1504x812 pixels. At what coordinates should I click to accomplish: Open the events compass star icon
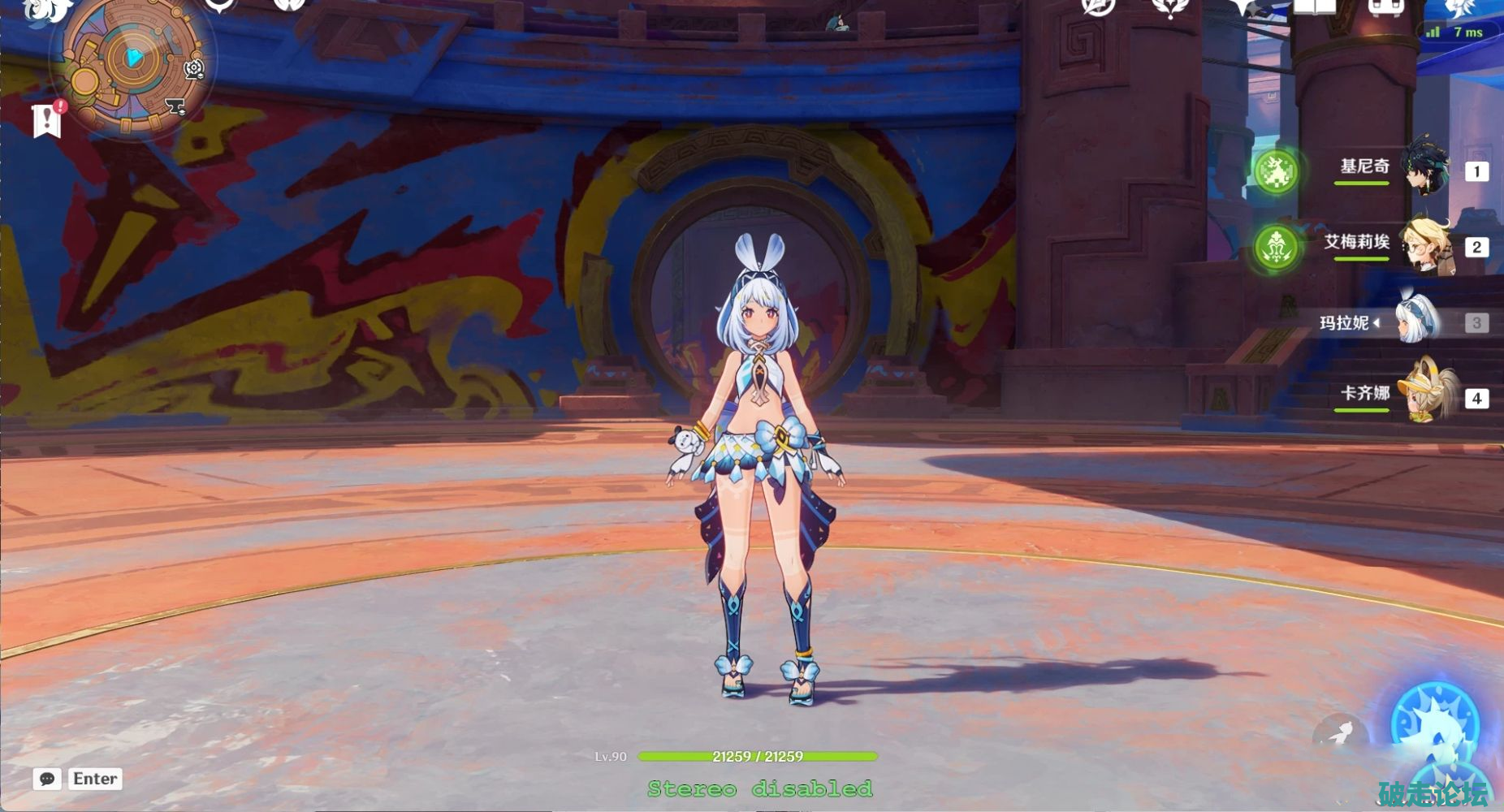[x=1098, y=6]
